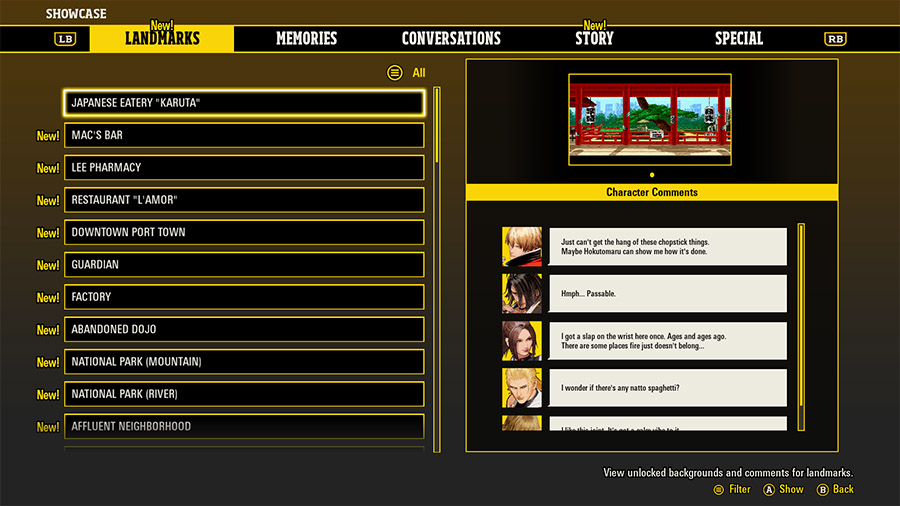Image resolution: width=900 pixels, height=506 pixels.
Task: Choose Japanese Eatery "Karuta" landmark
Action: (x=244, y=103)
